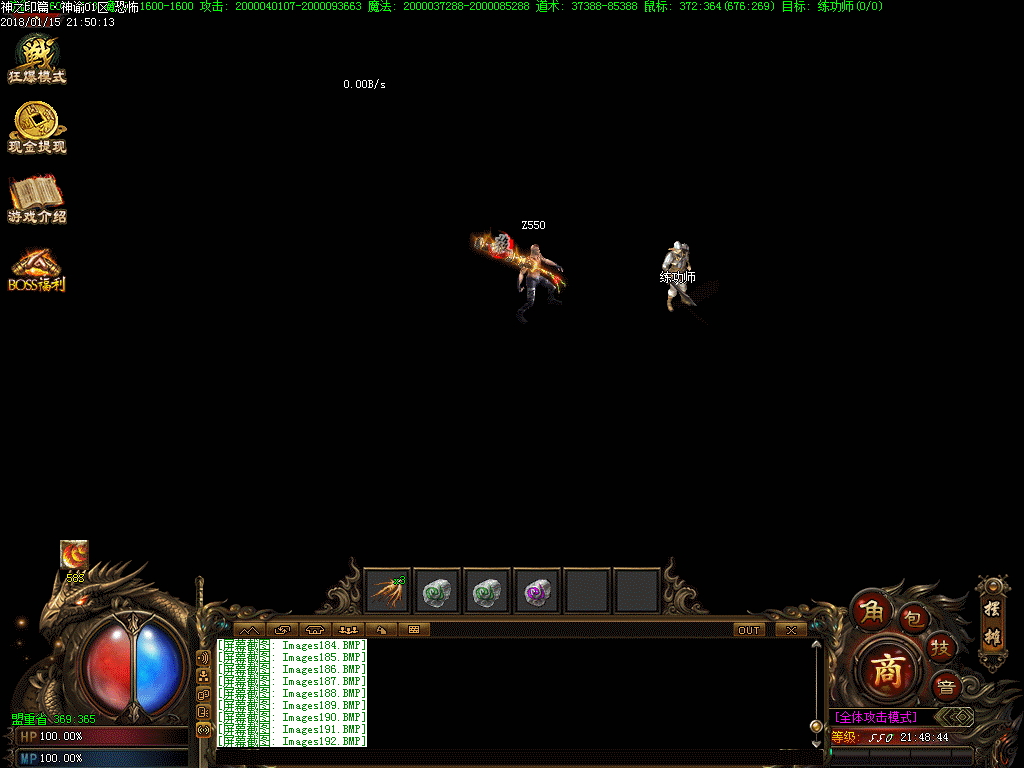Click the three-figures group button on chat bar
This screenshot has width=1024, height=768.
click(x=349, y=630)
